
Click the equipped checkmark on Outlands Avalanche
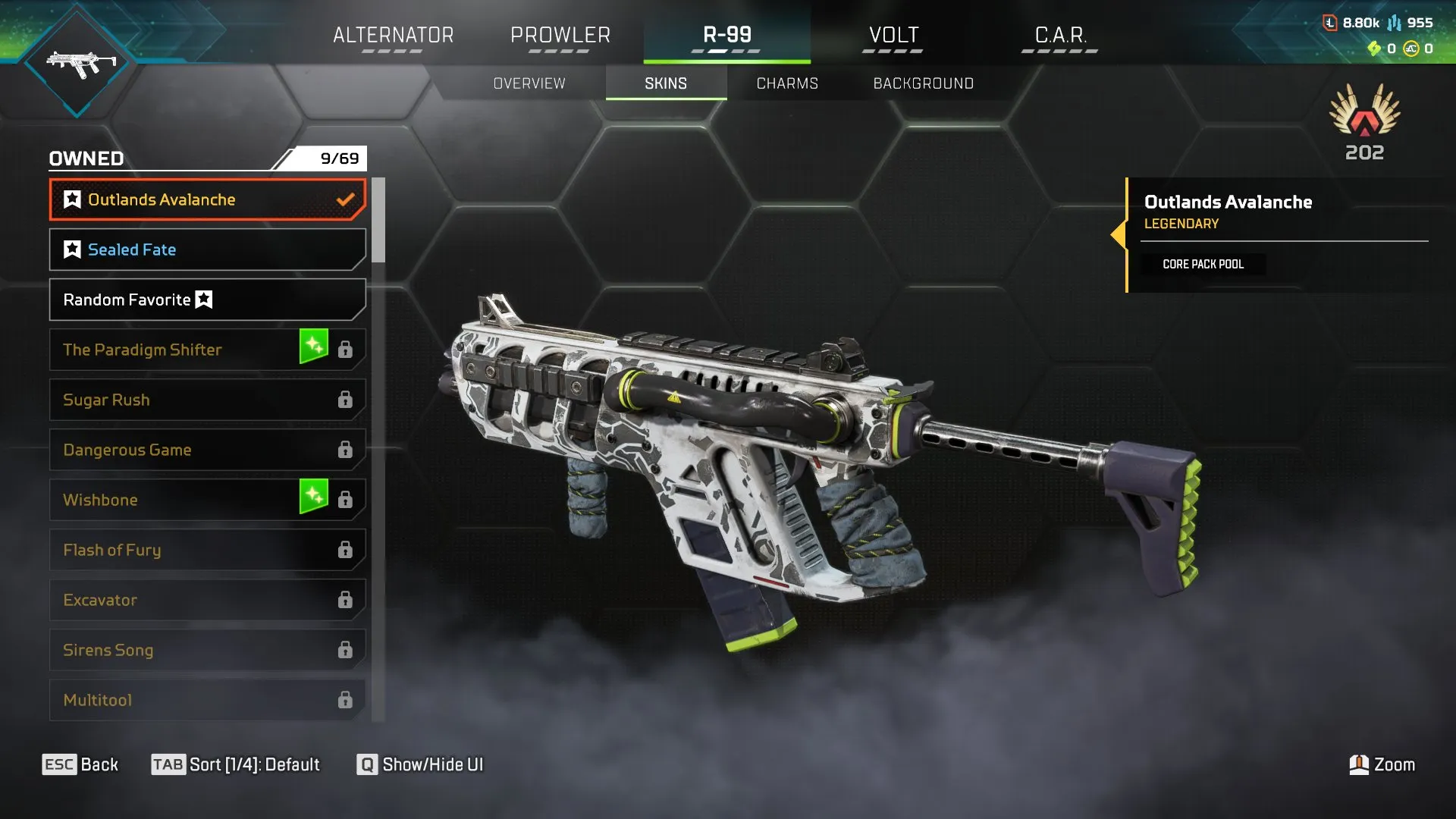click(x=346, y=199)
